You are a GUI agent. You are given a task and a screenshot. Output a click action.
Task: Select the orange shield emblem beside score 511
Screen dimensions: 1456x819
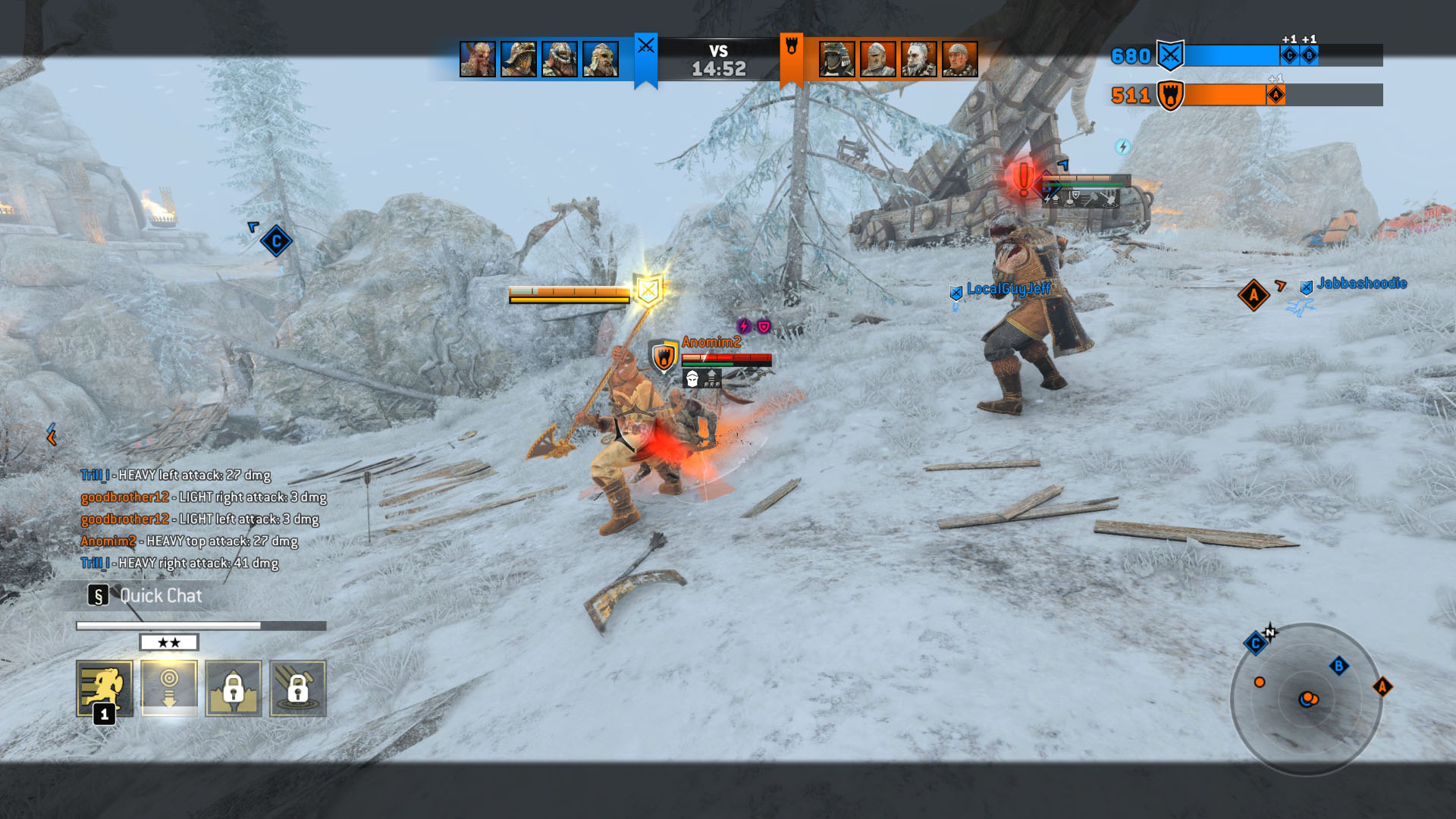pyautogui.click(x=1170, y=96)
